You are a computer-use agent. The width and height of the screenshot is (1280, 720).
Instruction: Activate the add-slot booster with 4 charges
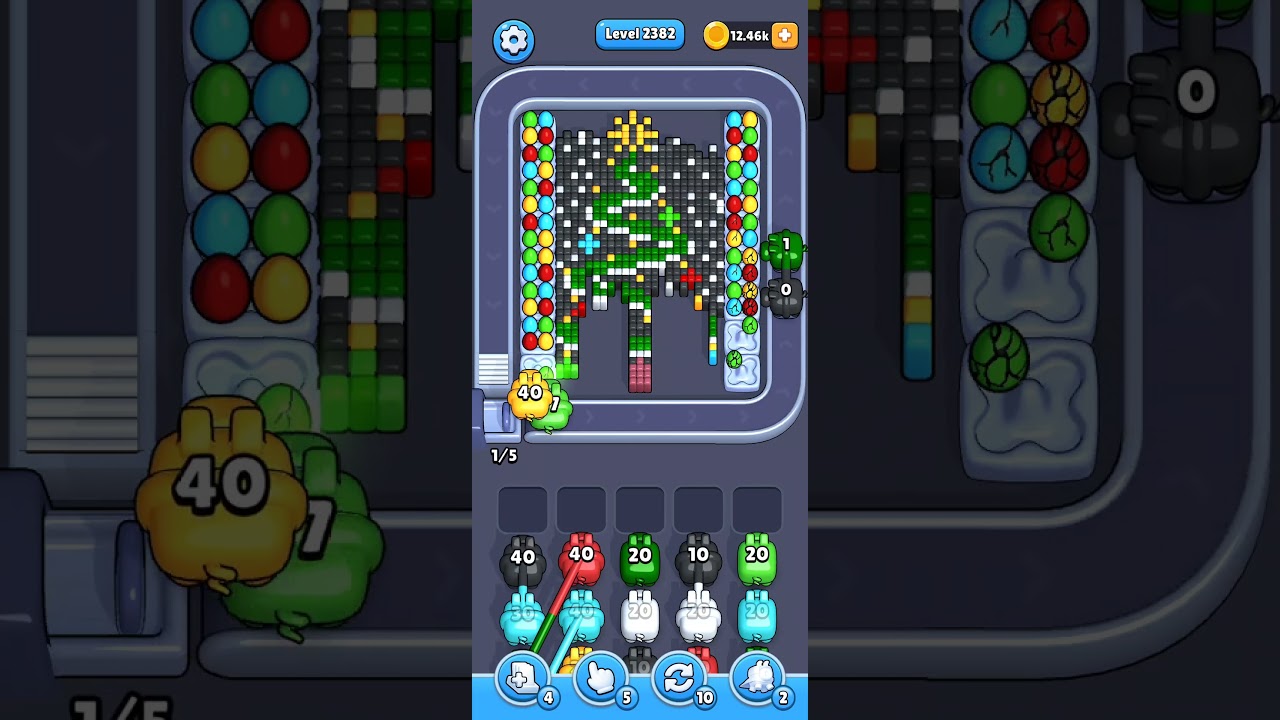pyautogui.click(x=521, y=678)
